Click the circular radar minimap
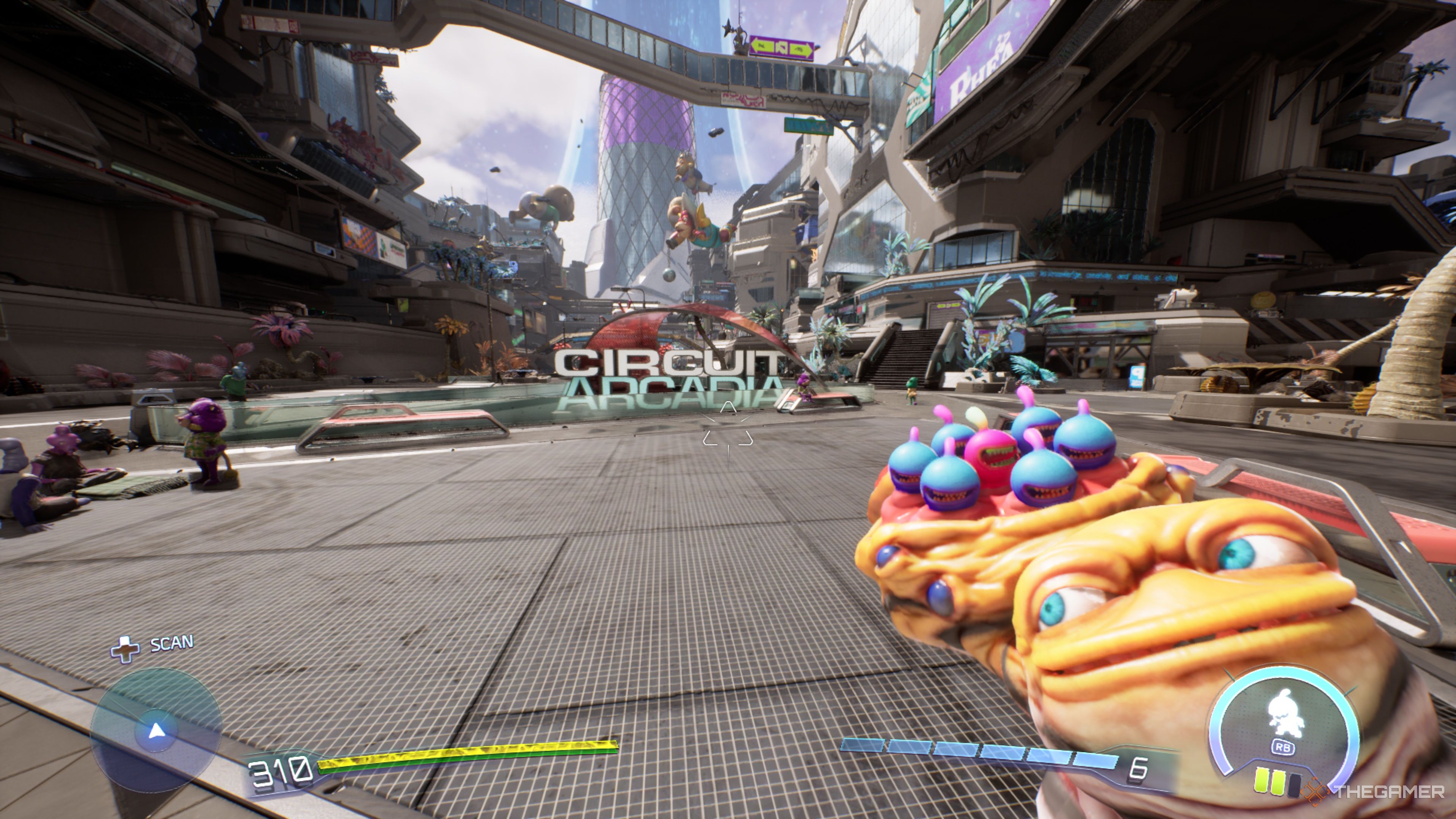Screen dimensions: 1456x819 [x=156, y=731]
